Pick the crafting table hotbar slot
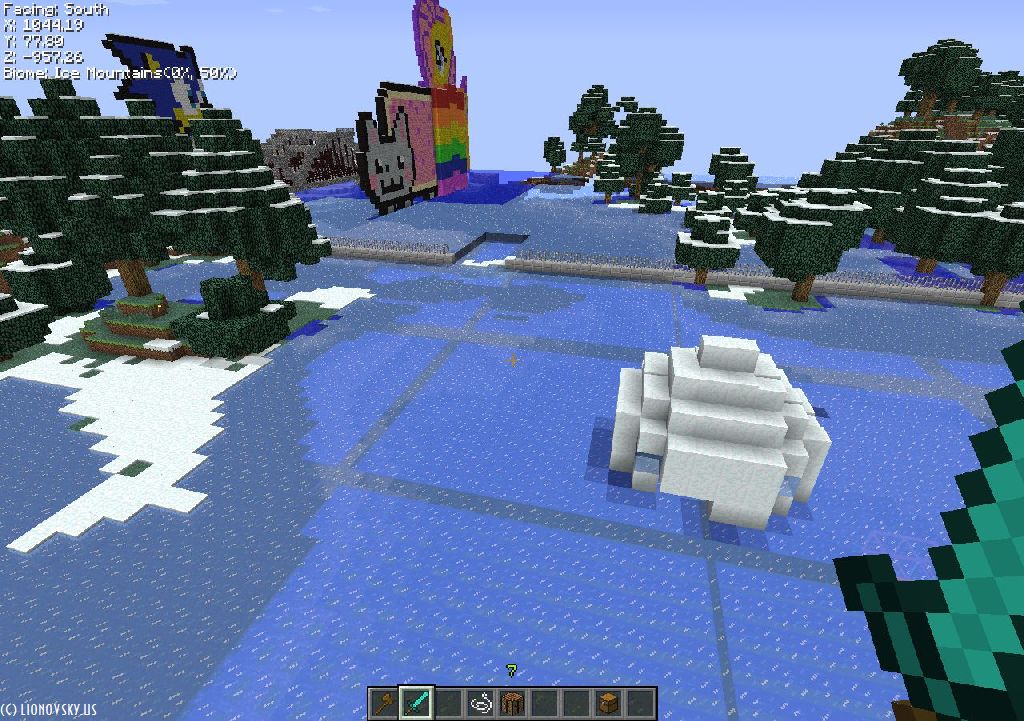 click(512, 703)
